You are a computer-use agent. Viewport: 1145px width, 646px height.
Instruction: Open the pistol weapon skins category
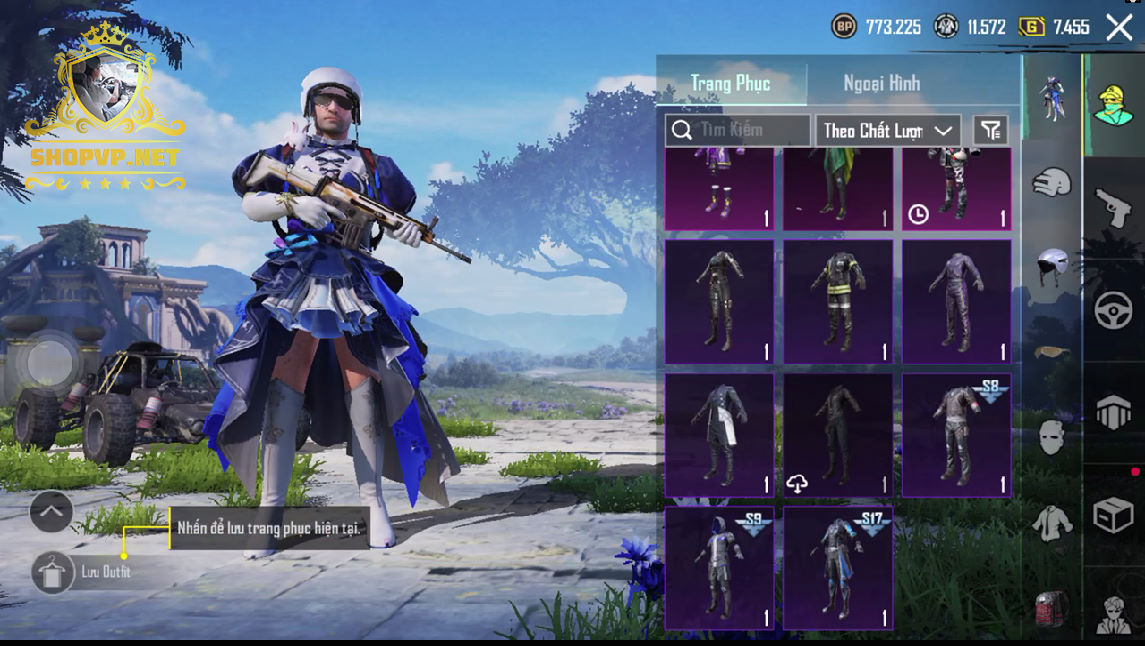1113,207
